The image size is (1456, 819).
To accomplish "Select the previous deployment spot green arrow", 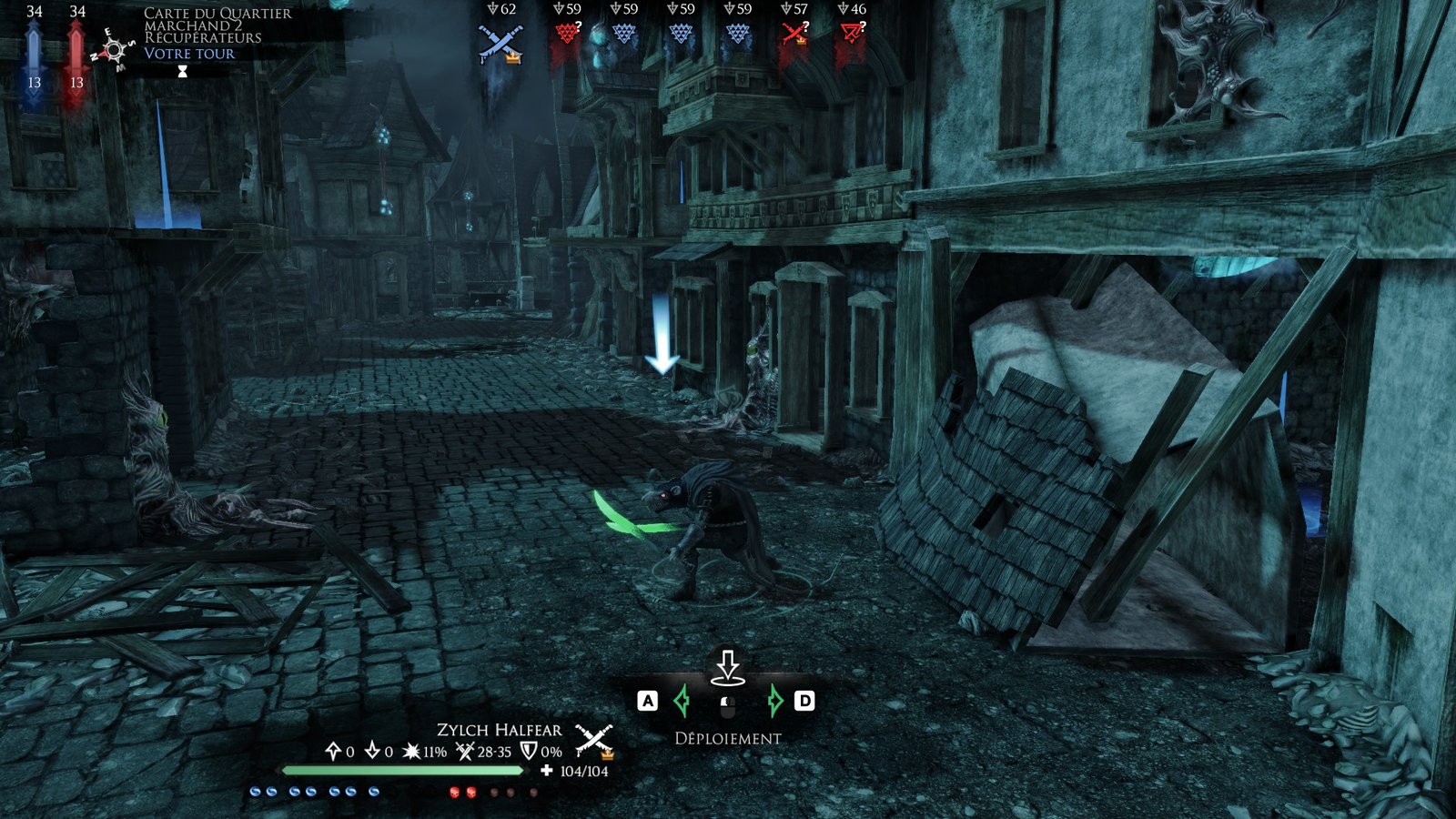I will (x=682, y=701).
